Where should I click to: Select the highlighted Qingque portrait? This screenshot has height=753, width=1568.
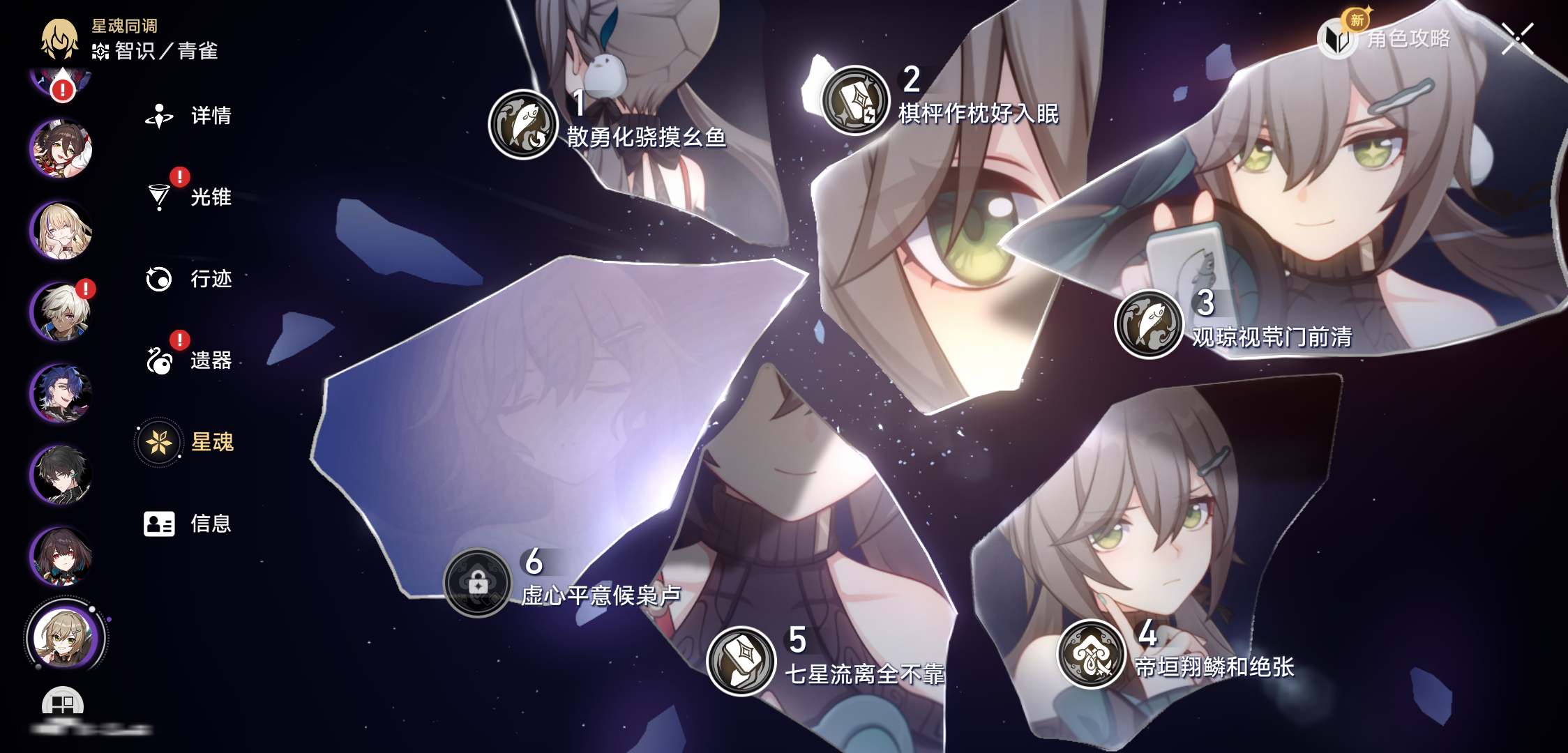coord(65,637)
